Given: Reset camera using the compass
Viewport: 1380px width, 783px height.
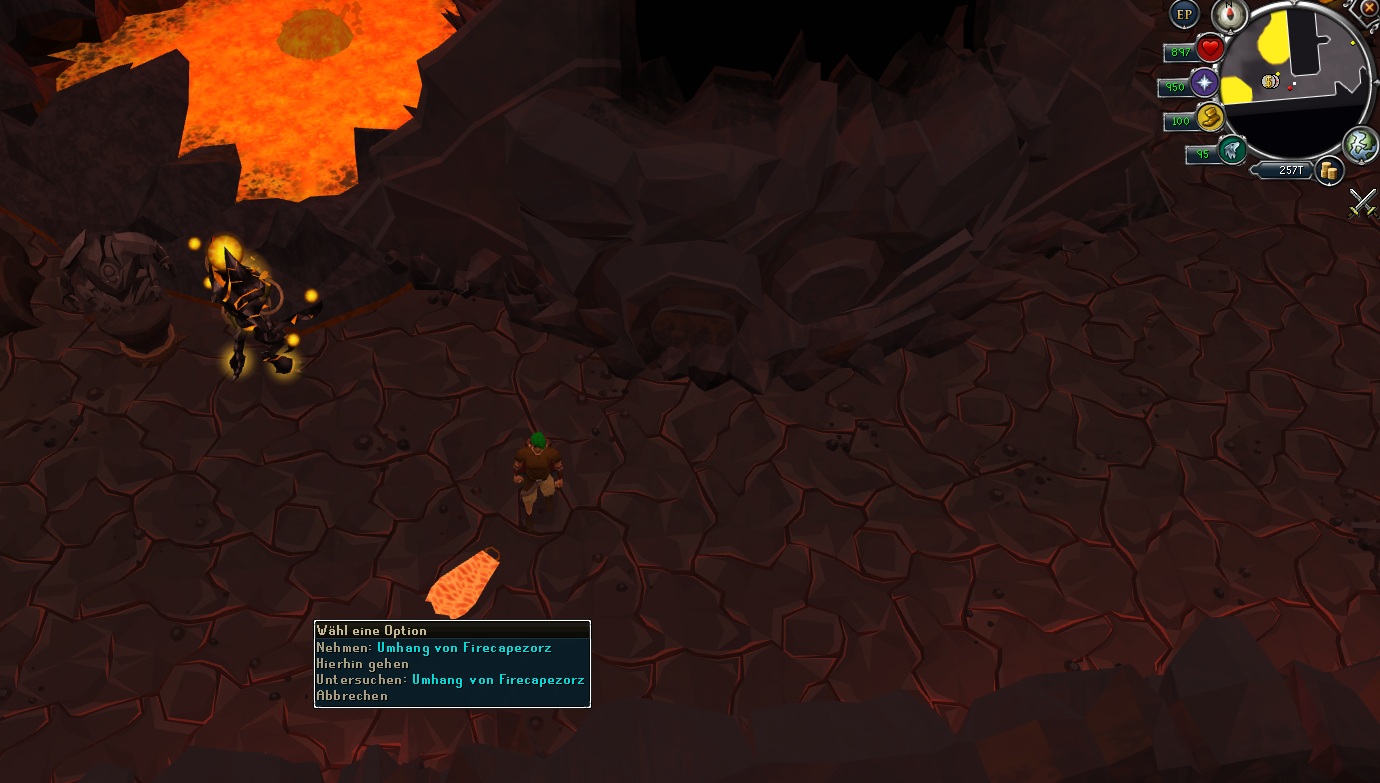Looking at the screenshot, I should pyautogui.click(x=1227, y=14).
